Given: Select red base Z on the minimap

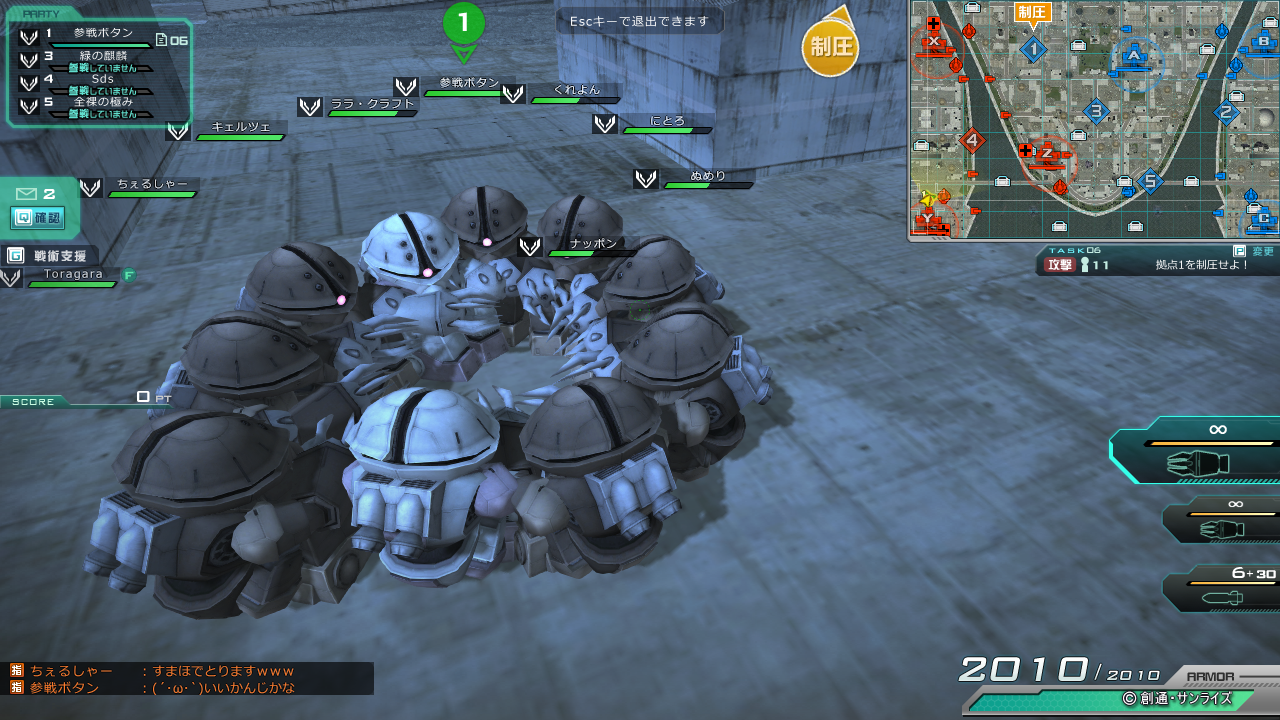Looking at the screenshot, I should pos(1046,154).
